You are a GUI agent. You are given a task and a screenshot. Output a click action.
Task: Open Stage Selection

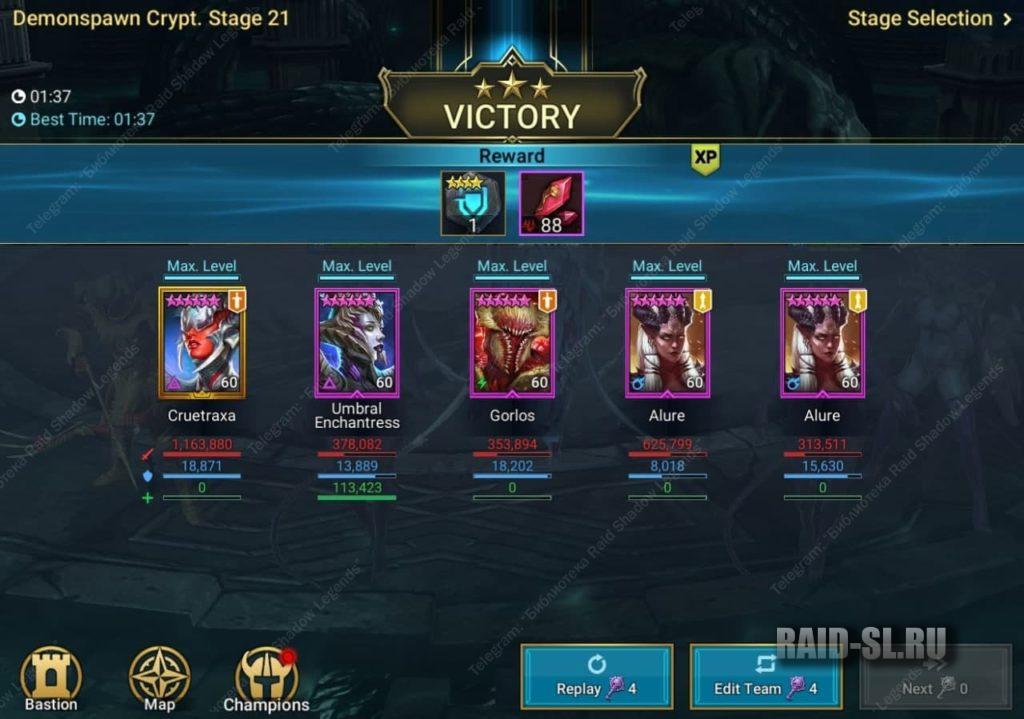pyautogui.click(x=928, y=18)
